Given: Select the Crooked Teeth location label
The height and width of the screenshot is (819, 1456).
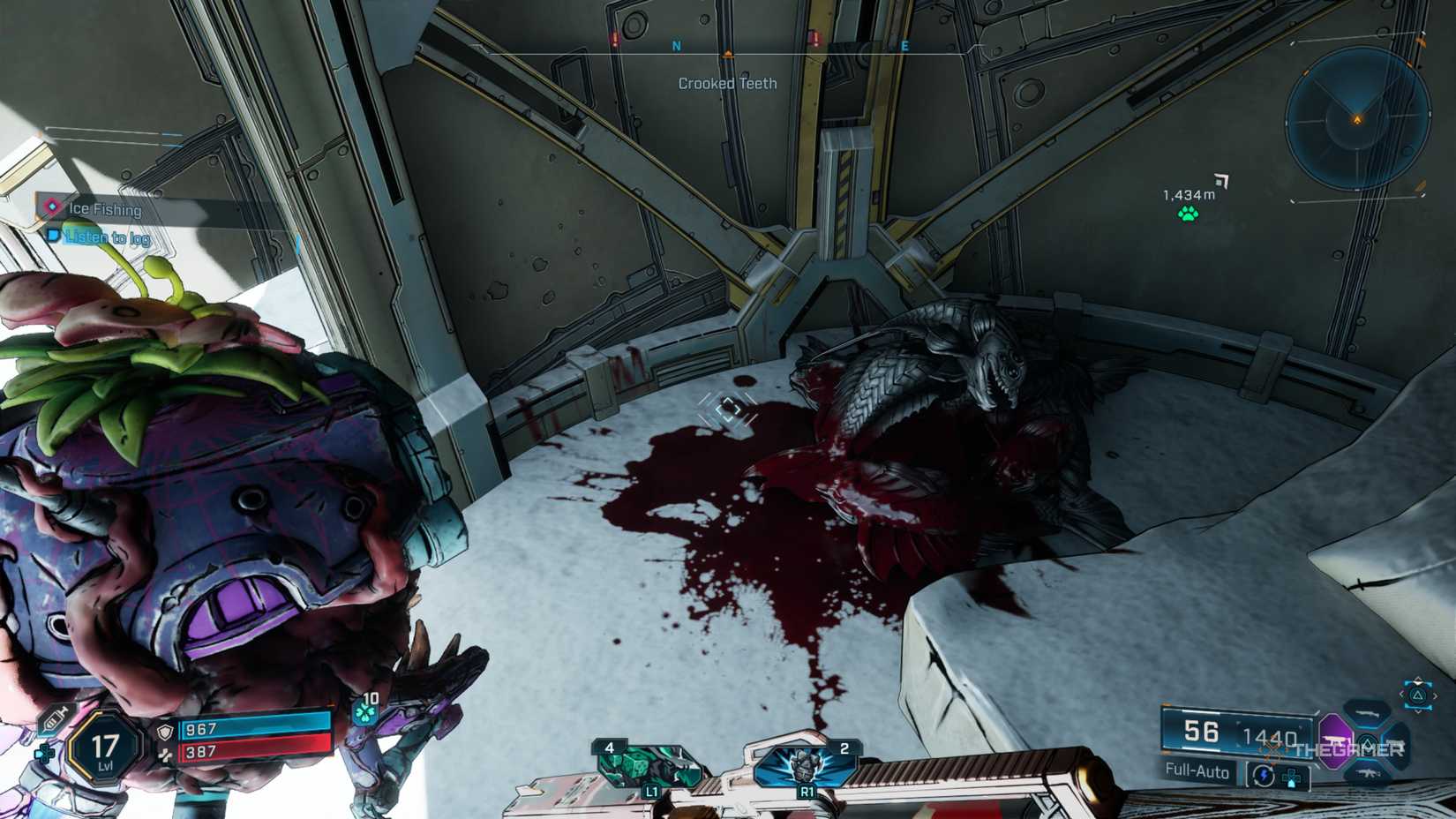Looking at the screenshot, I should tap(726, 84).
